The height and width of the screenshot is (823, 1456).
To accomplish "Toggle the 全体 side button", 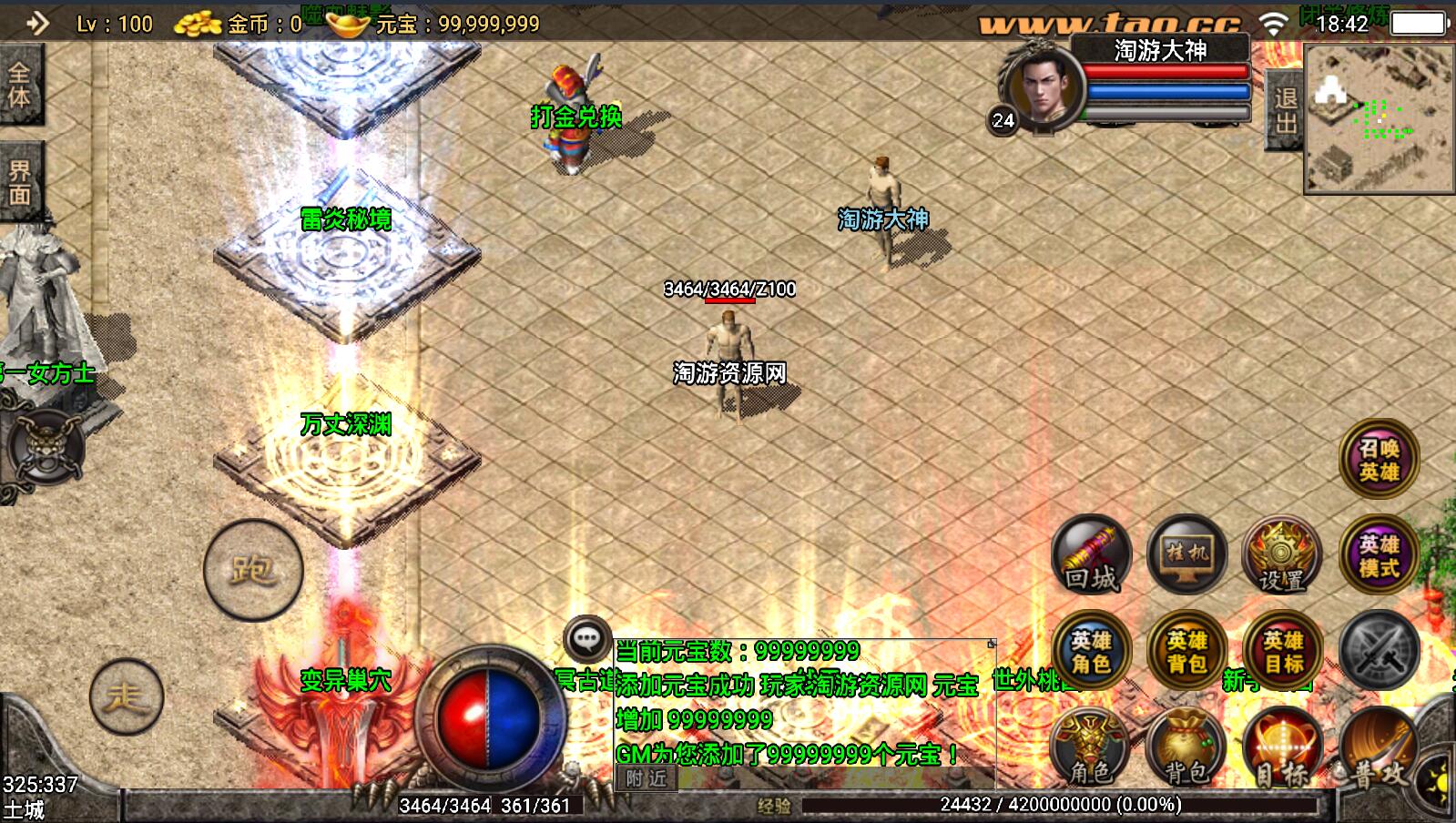I will pos(20,85).
